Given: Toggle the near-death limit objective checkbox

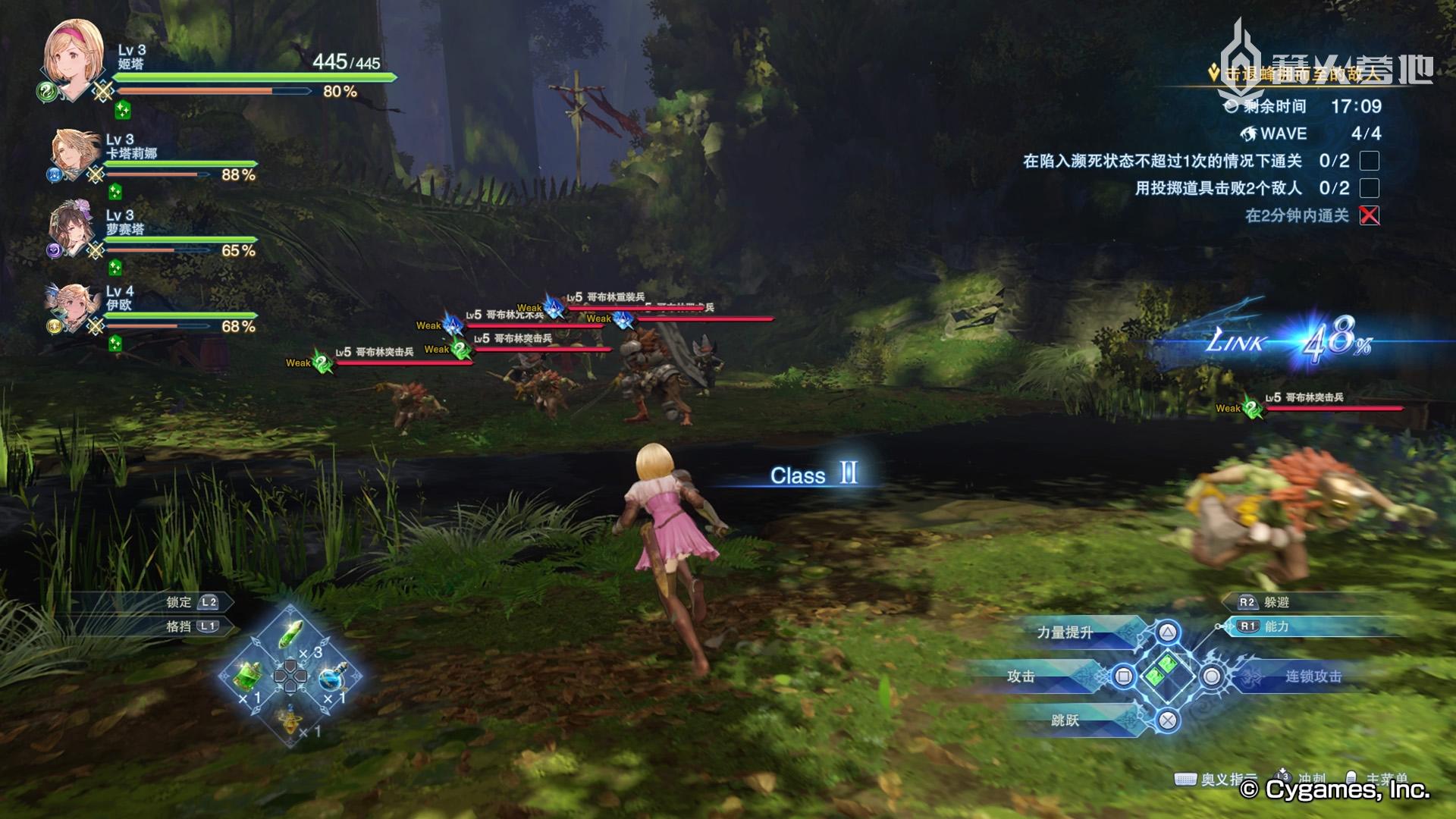Looking at the screenshot, I should pos(1369,161).
